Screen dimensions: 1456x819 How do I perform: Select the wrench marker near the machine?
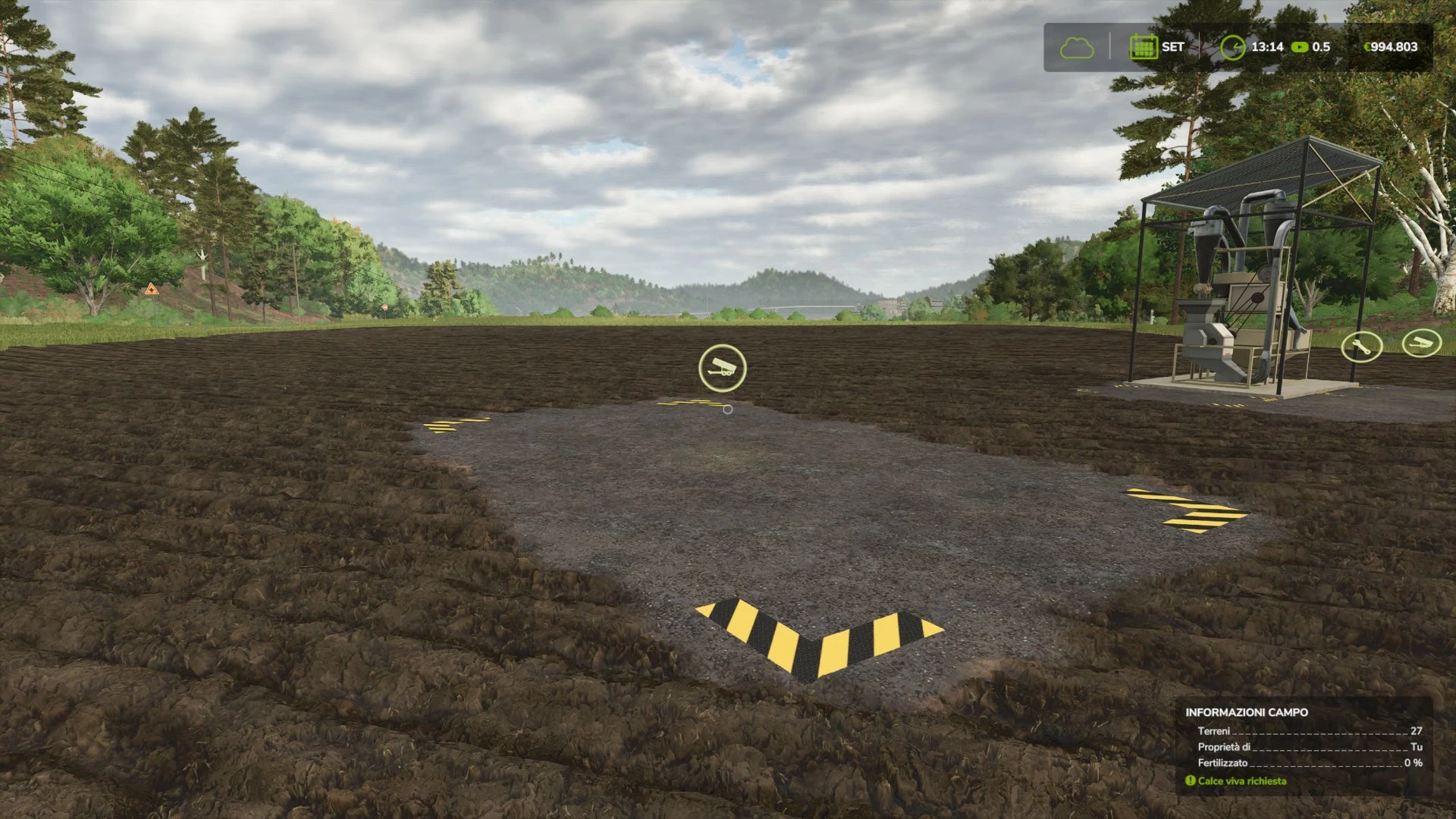pyautogui.click(x=1361, y=347)
